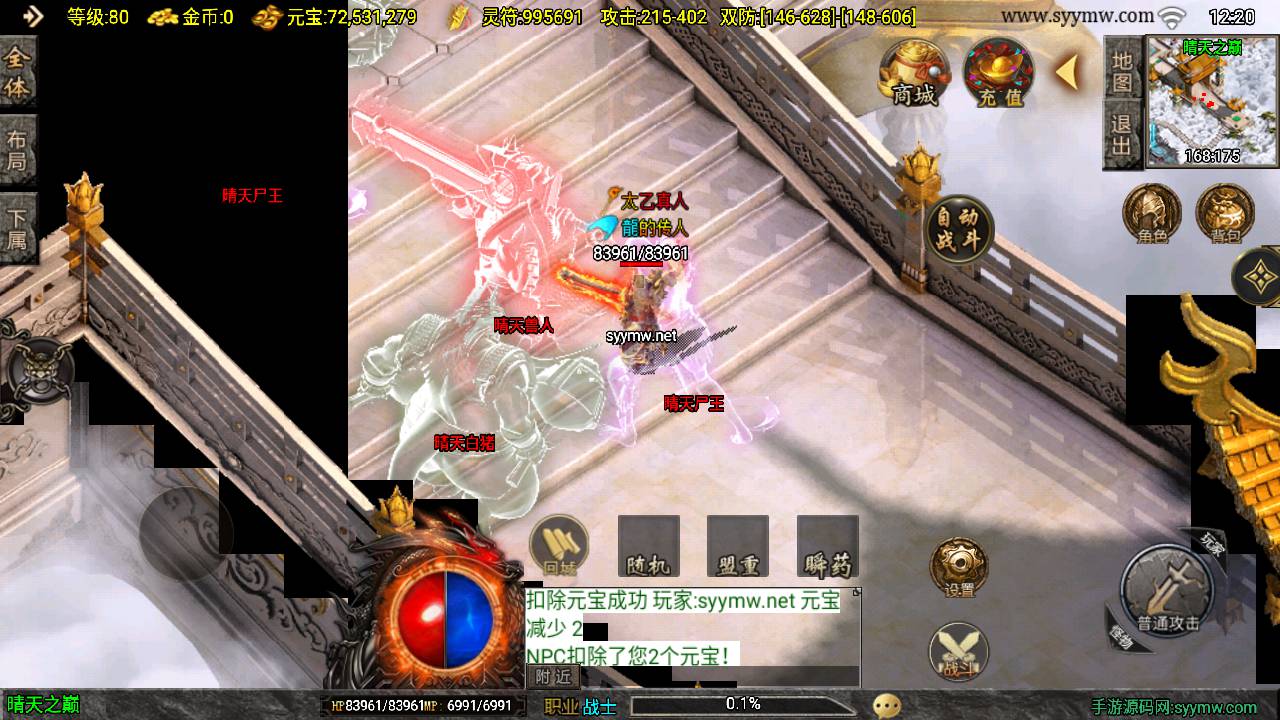
Task: Open the 商城 shop
Action: 914,73
